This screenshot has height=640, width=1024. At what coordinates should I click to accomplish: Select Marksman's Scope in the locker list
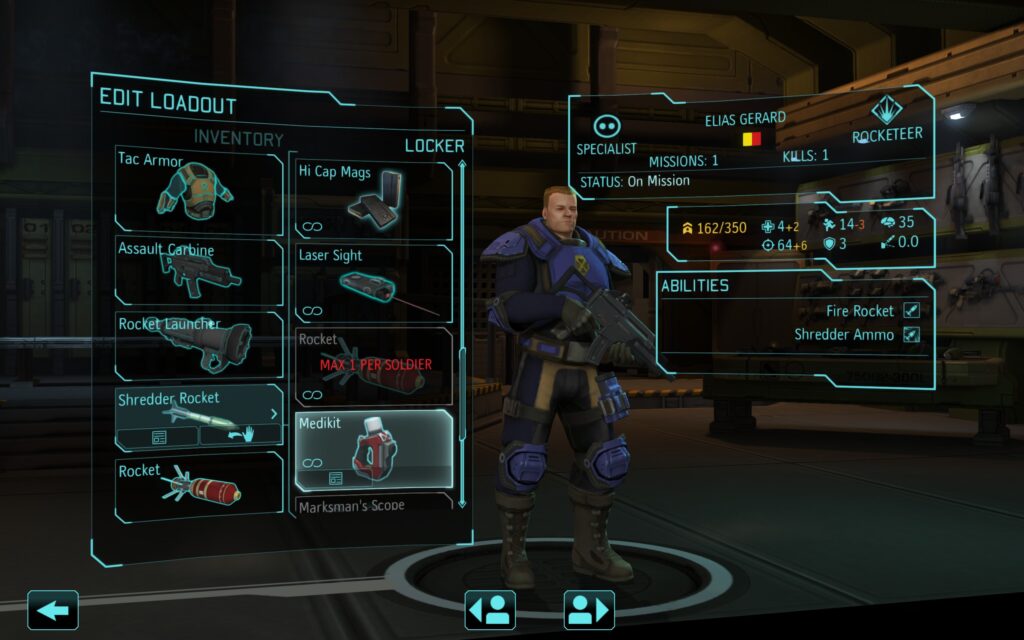click(x=374, y=505)
